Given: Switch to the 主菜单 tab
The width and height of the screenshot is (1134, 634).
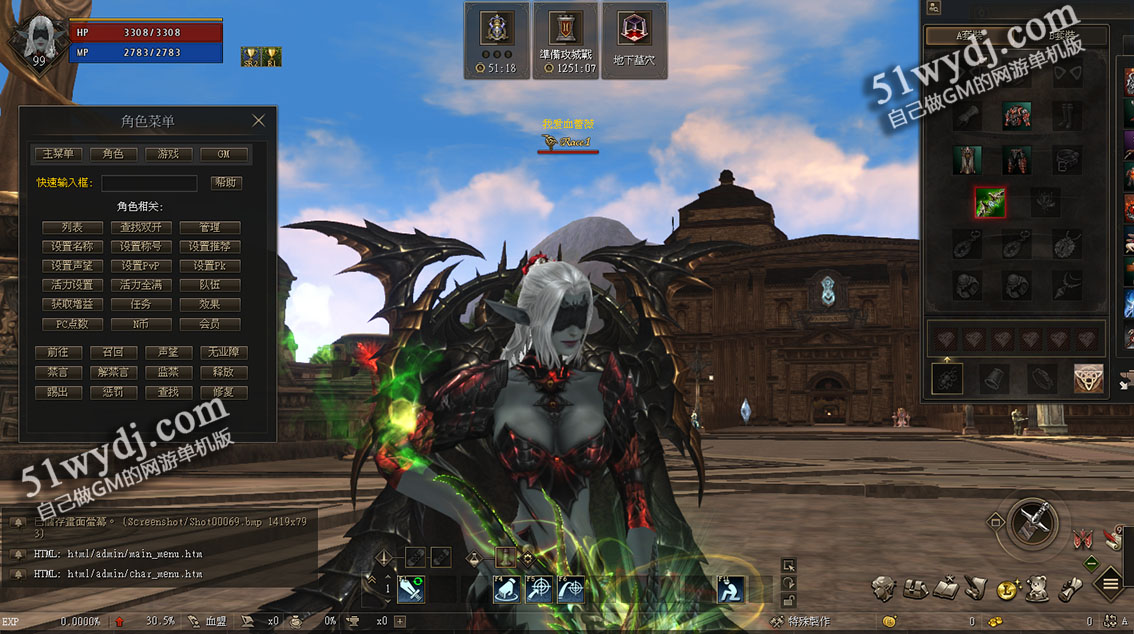Looking at the screenshot, I should coord(58,154).
